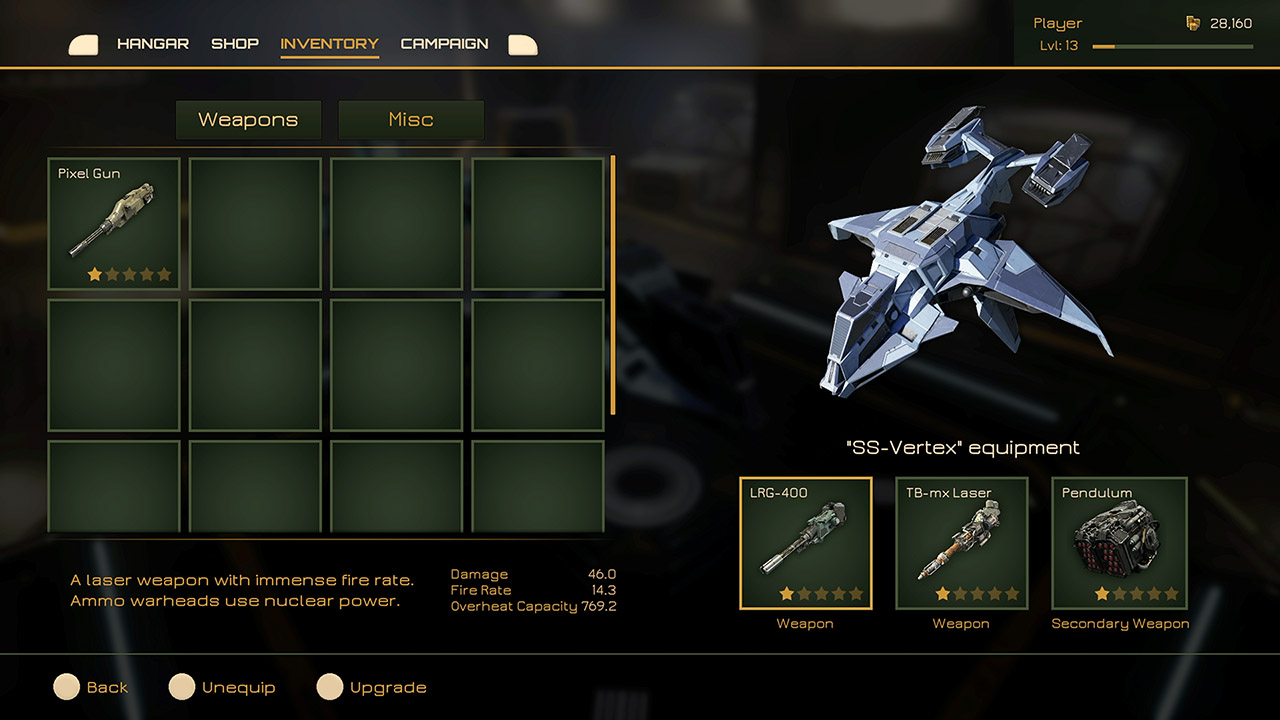Switch to the Hangar tab
Image resolution: width=1280 pixels, height=720 pixels.
153,44
